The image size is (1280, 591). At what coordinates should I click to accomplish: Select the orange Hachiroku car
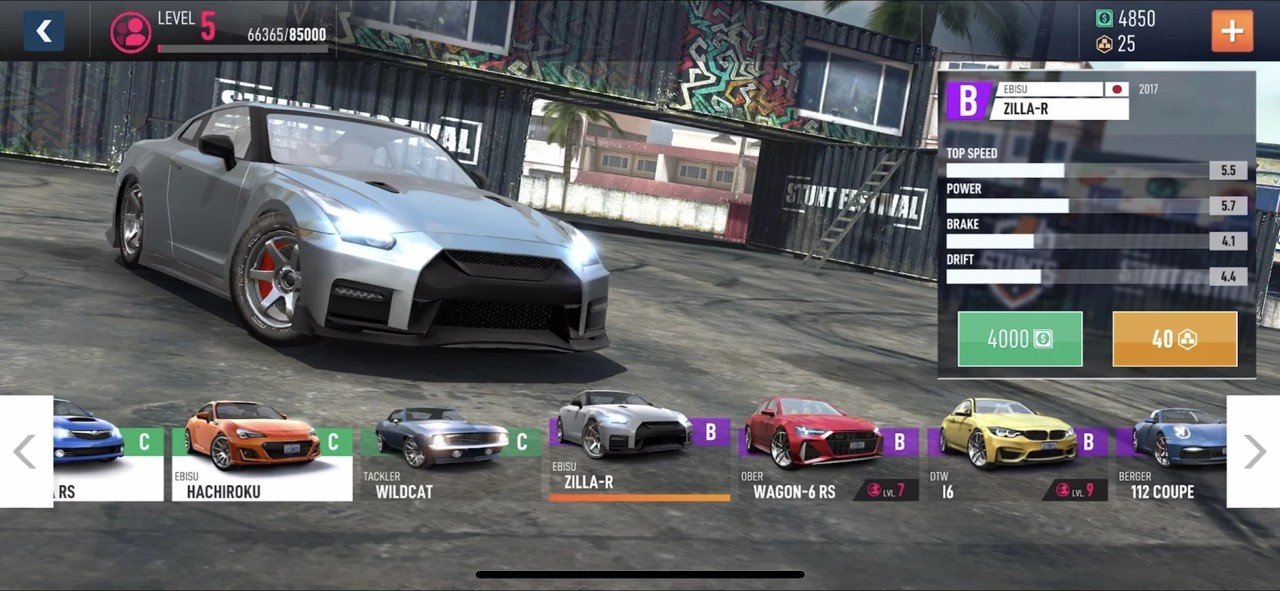coord(262,450)
